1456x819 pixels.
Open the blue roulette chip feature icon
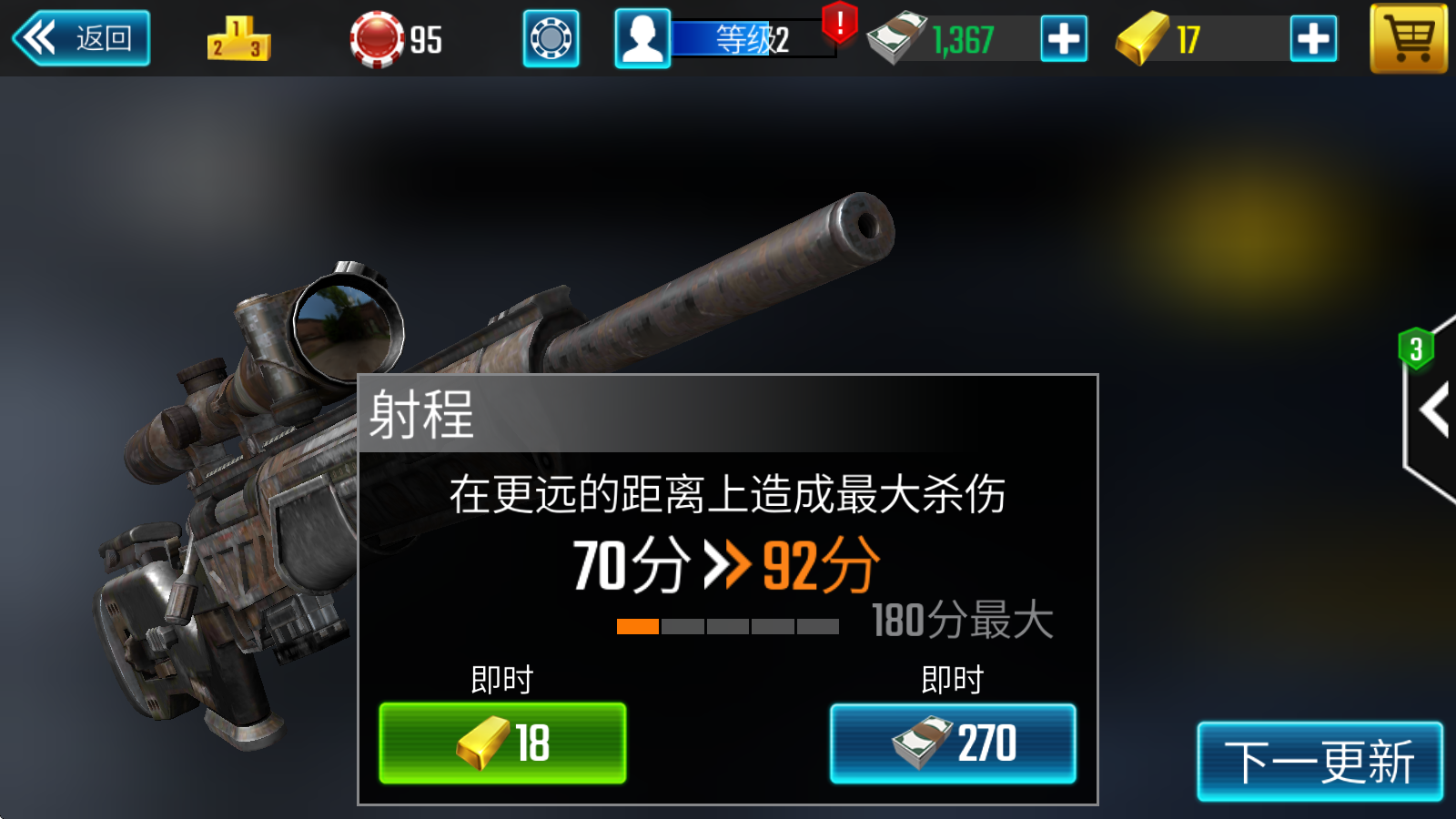550,39
